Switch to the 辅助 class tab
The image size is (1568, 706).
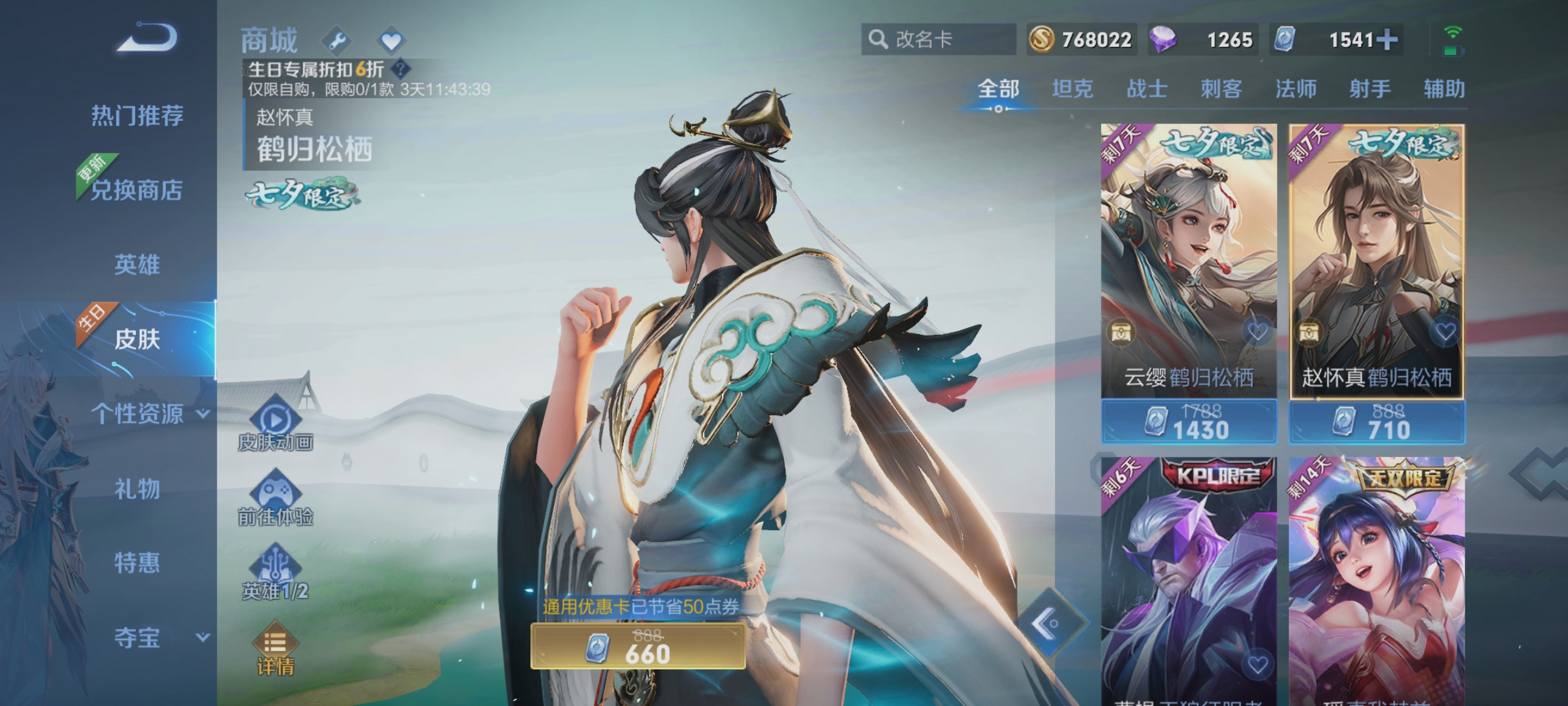click(x=1443, y=89)
